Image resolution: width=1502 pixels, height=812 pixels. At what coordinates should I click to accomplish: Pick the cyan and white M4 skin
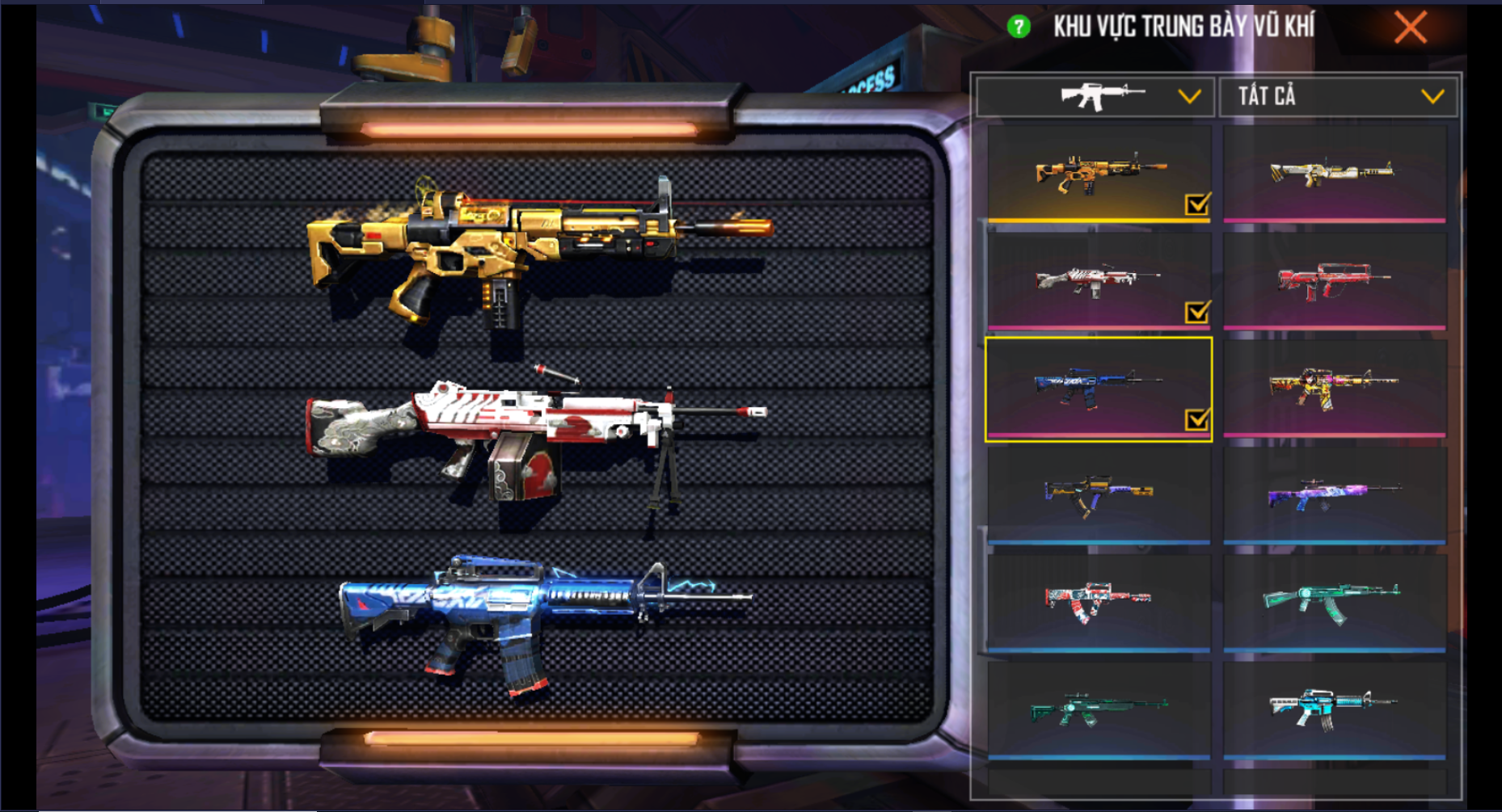(1334, 709)
